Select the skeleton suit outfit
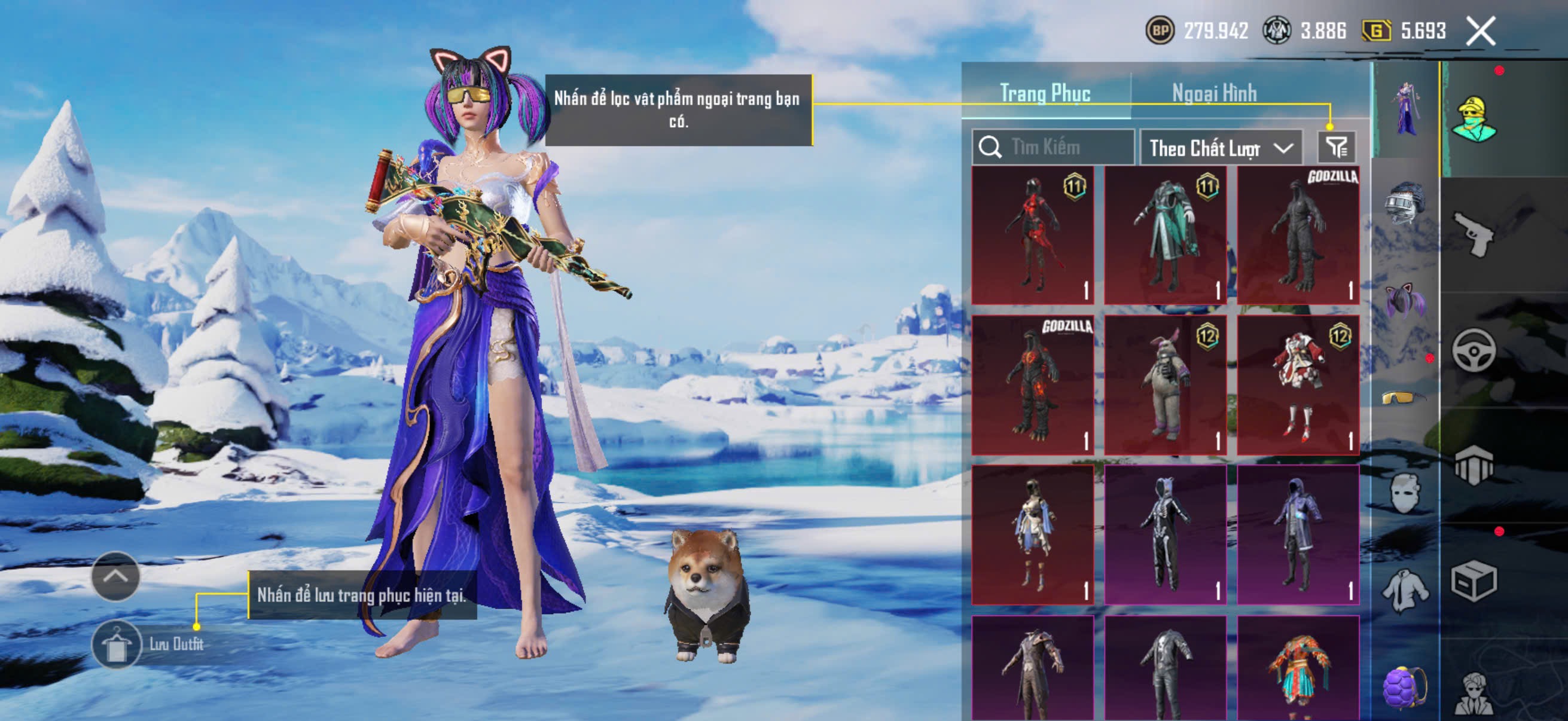 pos(1165,536)
